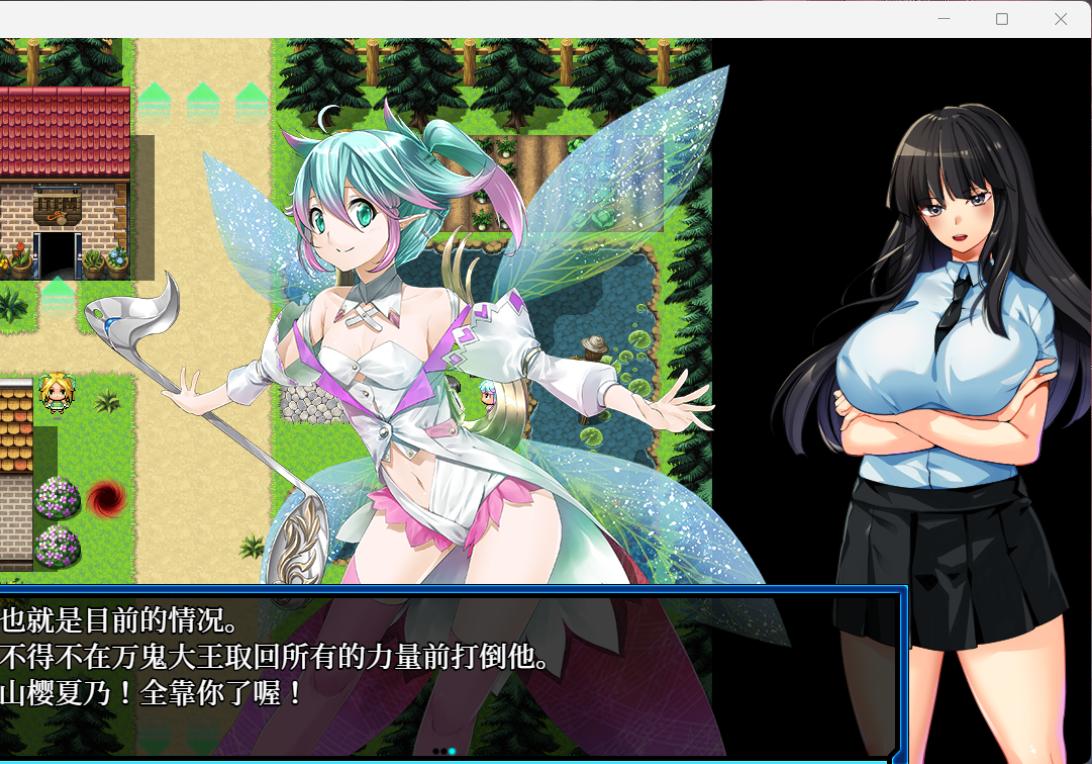The width and height of the screenshot is (1092, 764).
Task: Close the game window
Action: pyautogui.click(x=1060, y=19)
